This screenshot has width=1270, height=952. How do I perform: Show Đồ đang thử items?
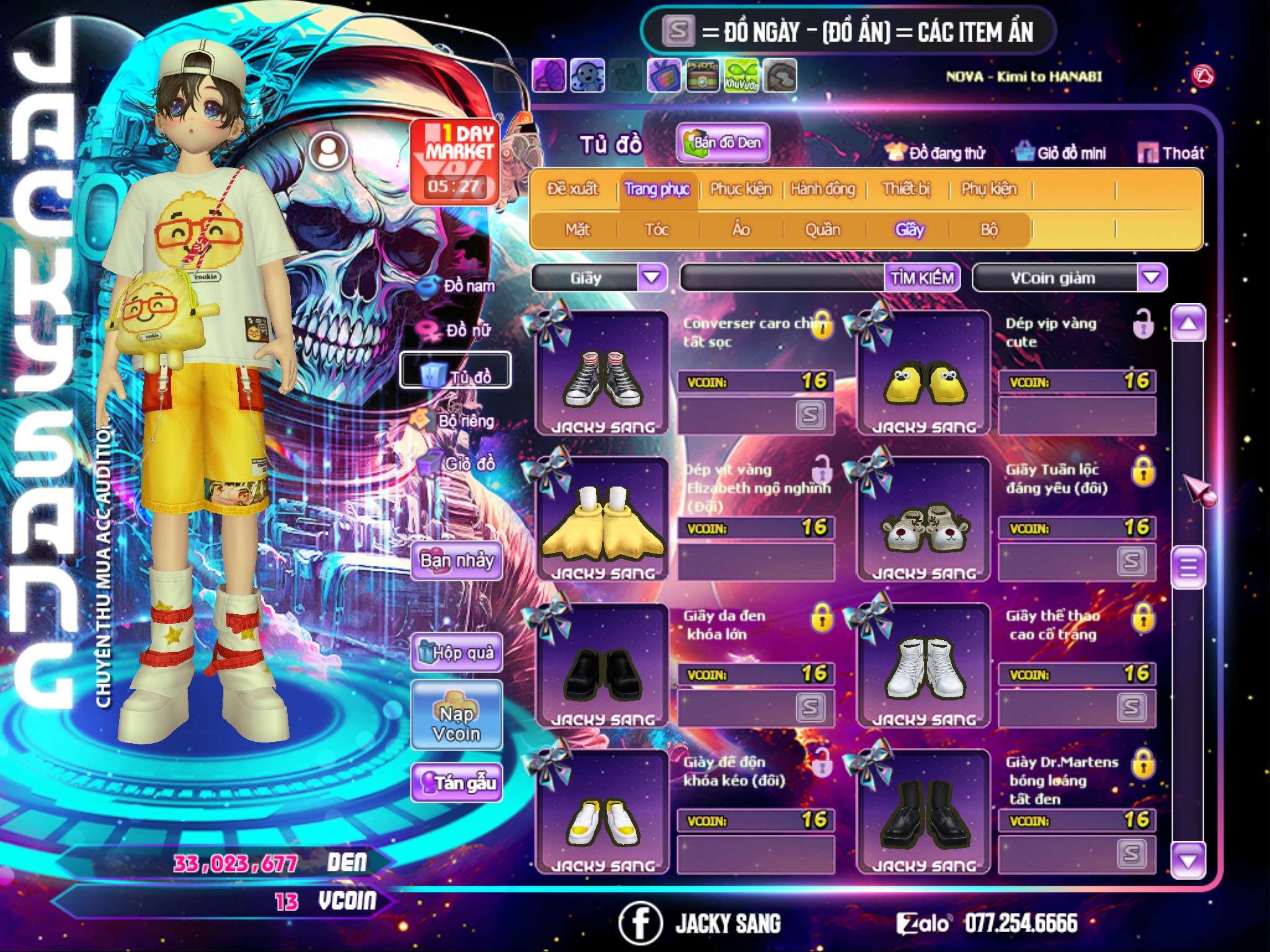[x=936, y=153]
